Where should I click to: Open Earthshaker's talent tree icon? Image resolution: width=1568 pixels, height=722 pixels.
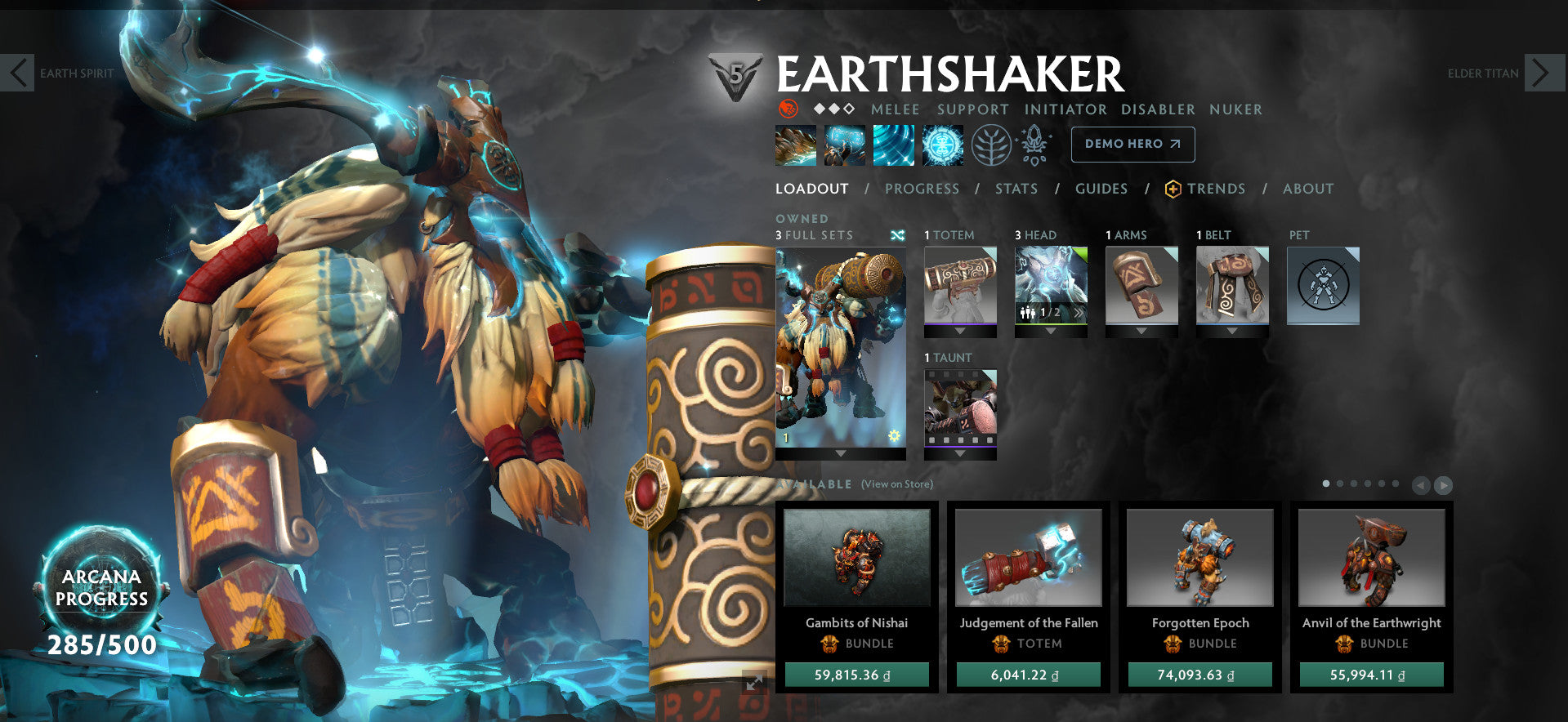click(991, 145)
